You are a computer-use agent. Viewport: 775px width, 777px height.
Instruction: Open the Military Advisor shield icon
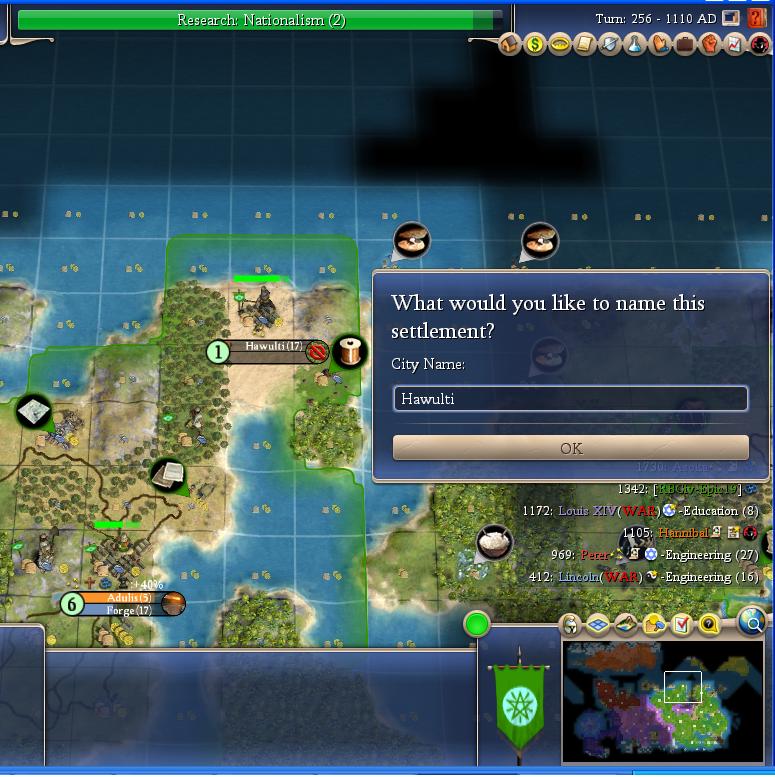click(610, 45)
